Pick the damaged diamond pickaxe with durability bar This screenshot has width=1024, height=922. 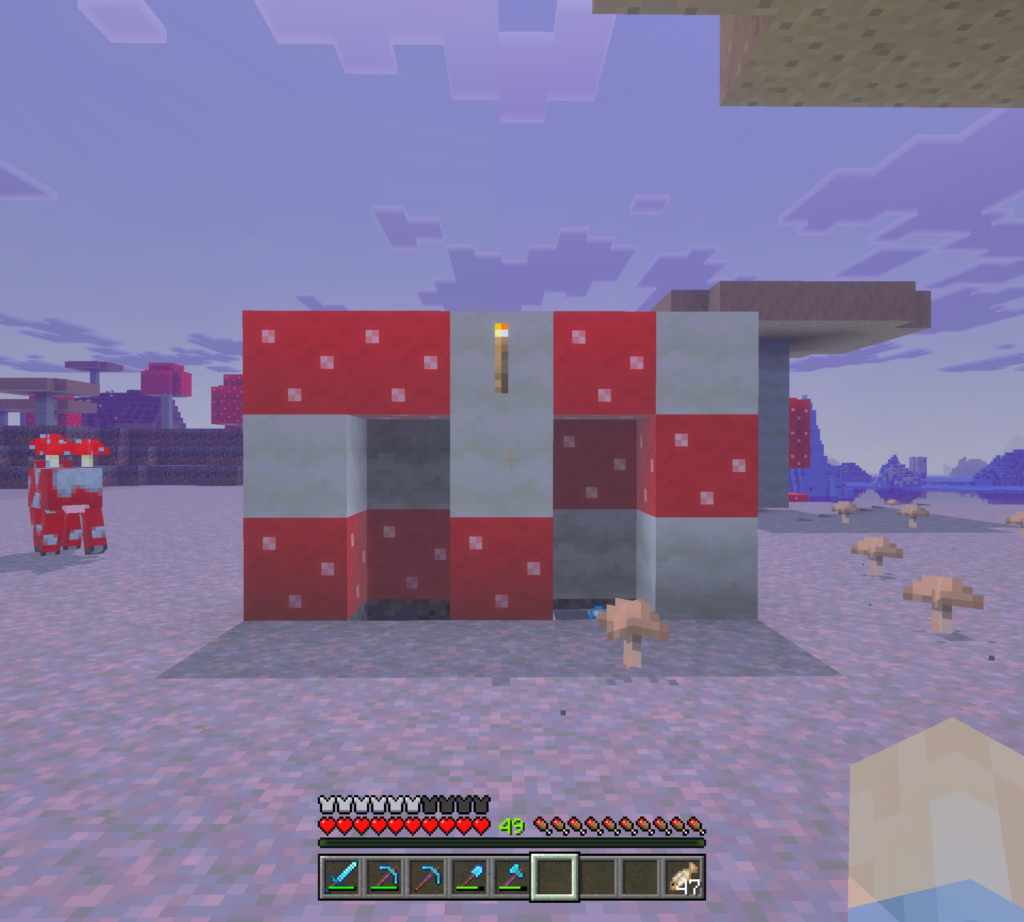click(383, 877)
